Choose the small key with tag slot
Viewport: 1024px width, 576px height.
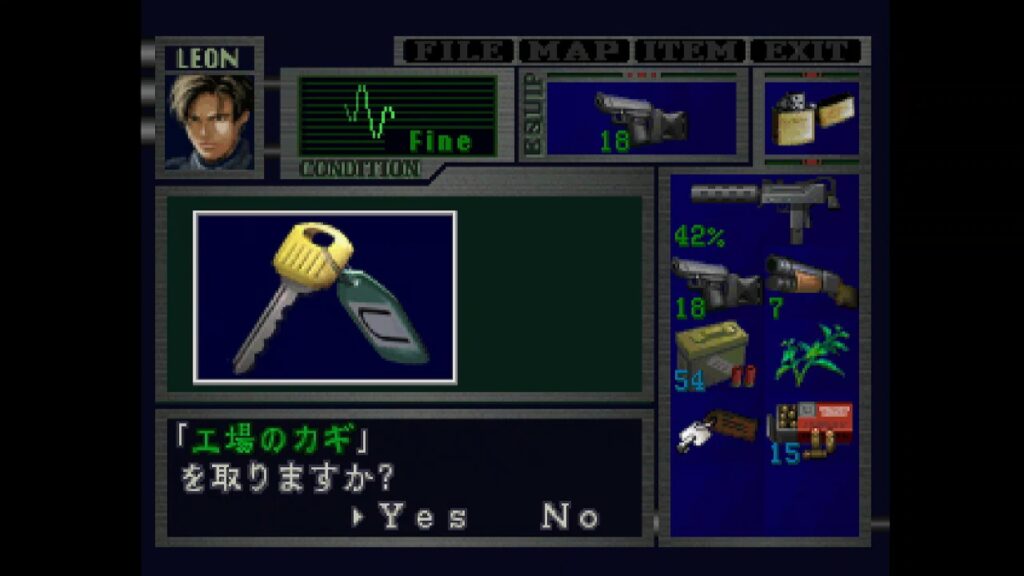click(x=715, y=430)
